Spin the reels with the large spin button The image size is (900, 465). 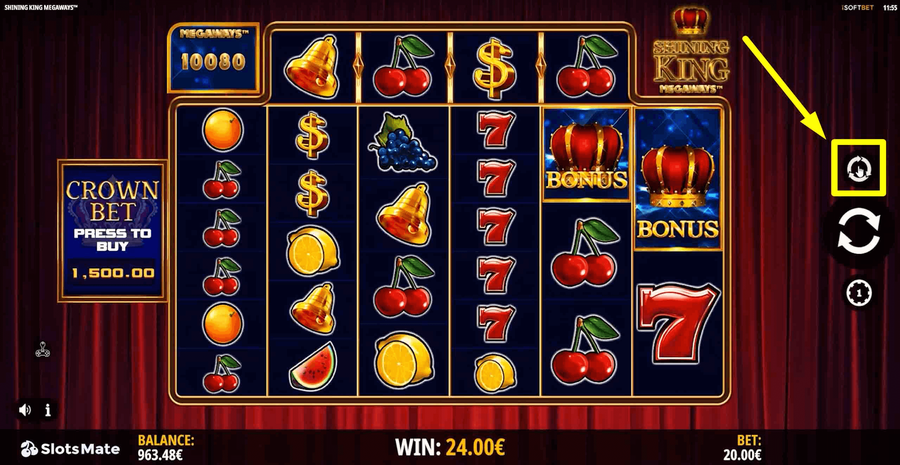point(859,231)
